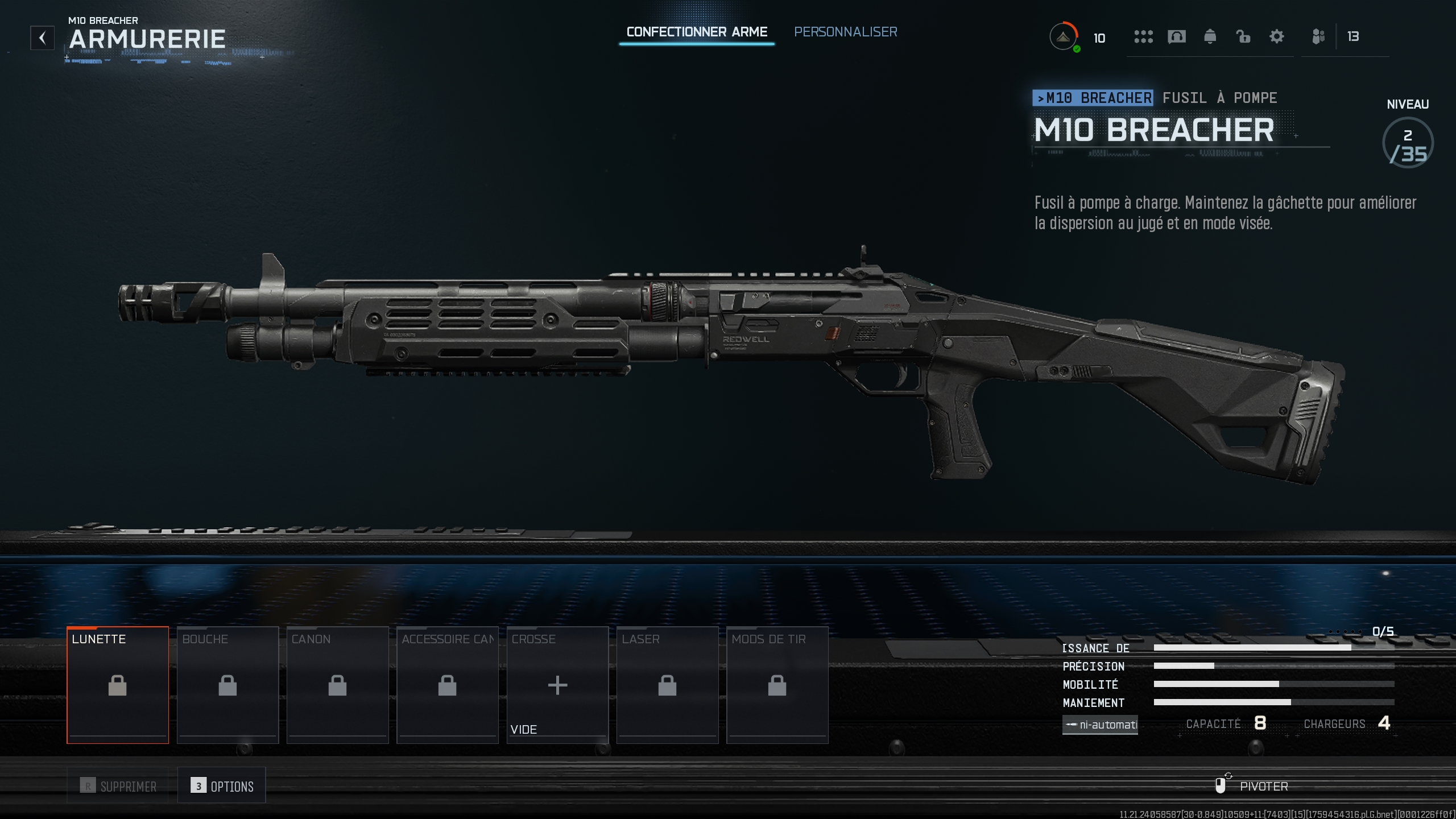Select the locked LASER attachment slot
This screenshot has height=819, width=1456.
tap(667, 684)
